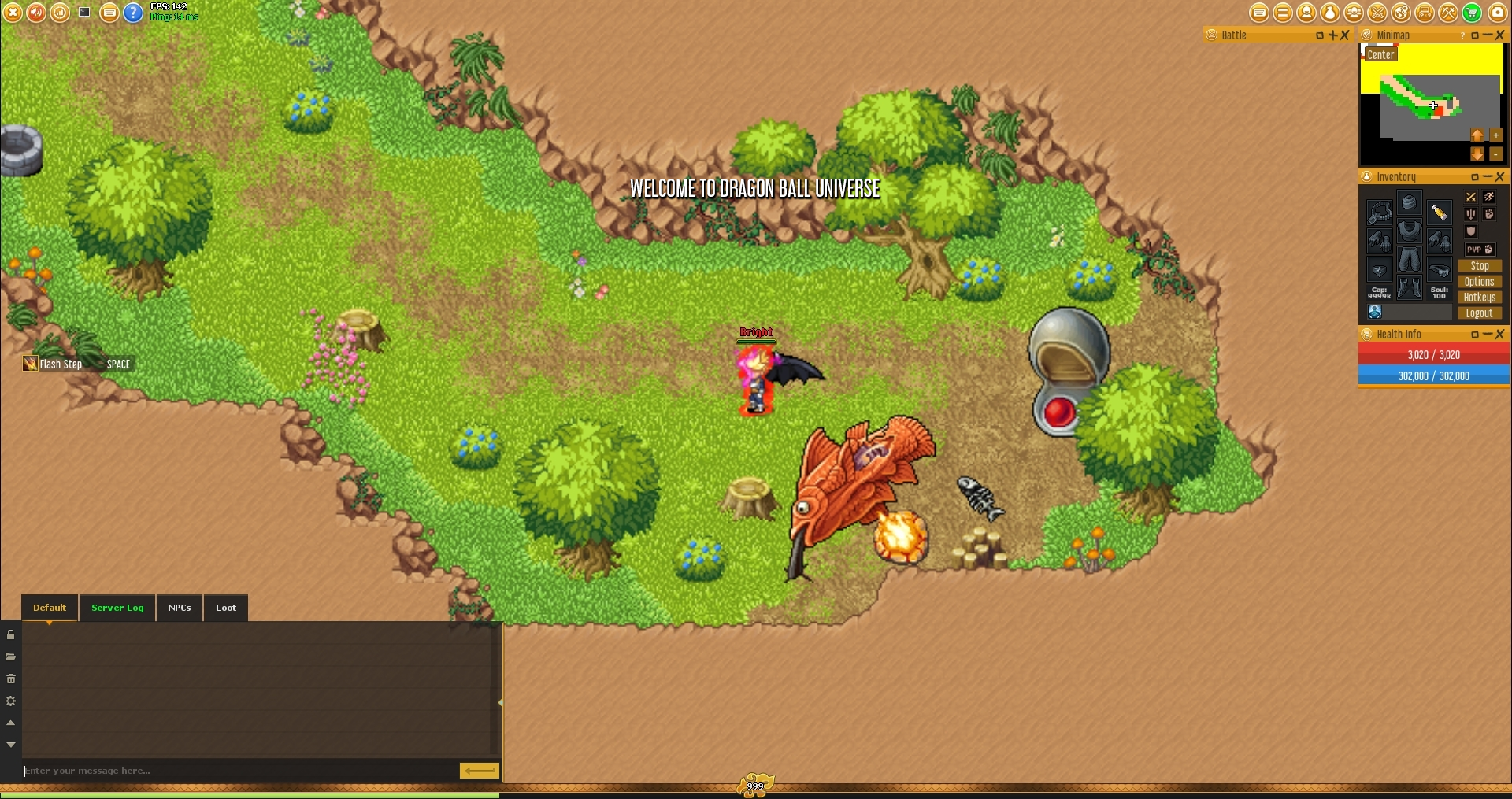Focus the chat message input field
Image resolution: width=1512 pixels, height=799 pixels.
click(x=236, y=771)
